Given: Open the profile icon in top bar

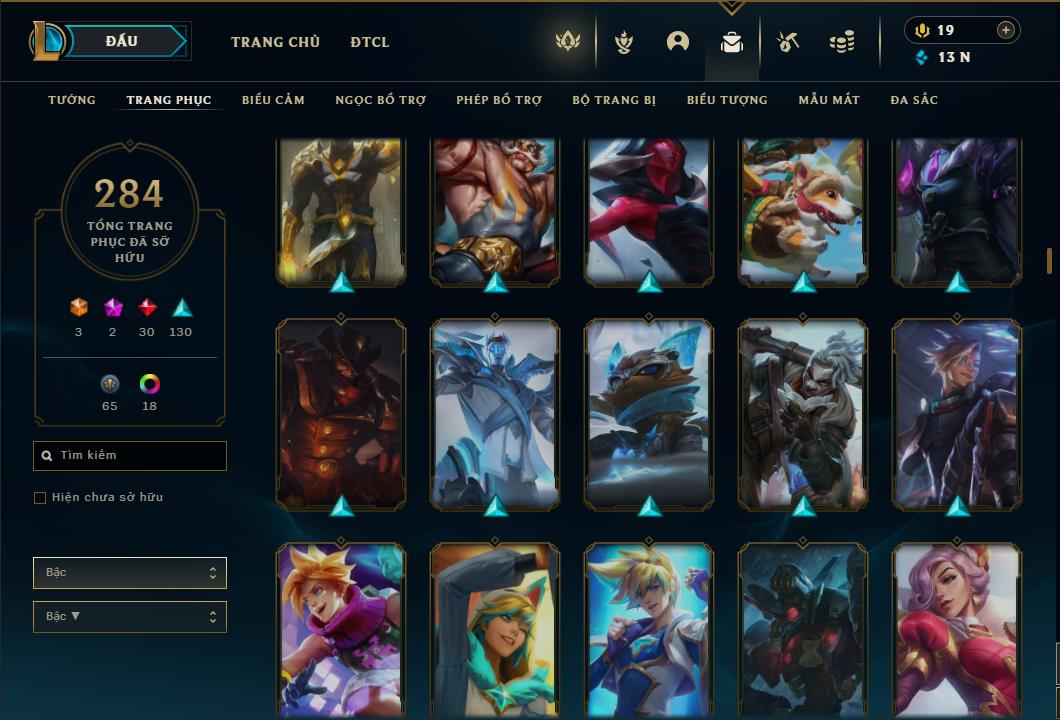Looking at the screenshot, I should [678, 42].
